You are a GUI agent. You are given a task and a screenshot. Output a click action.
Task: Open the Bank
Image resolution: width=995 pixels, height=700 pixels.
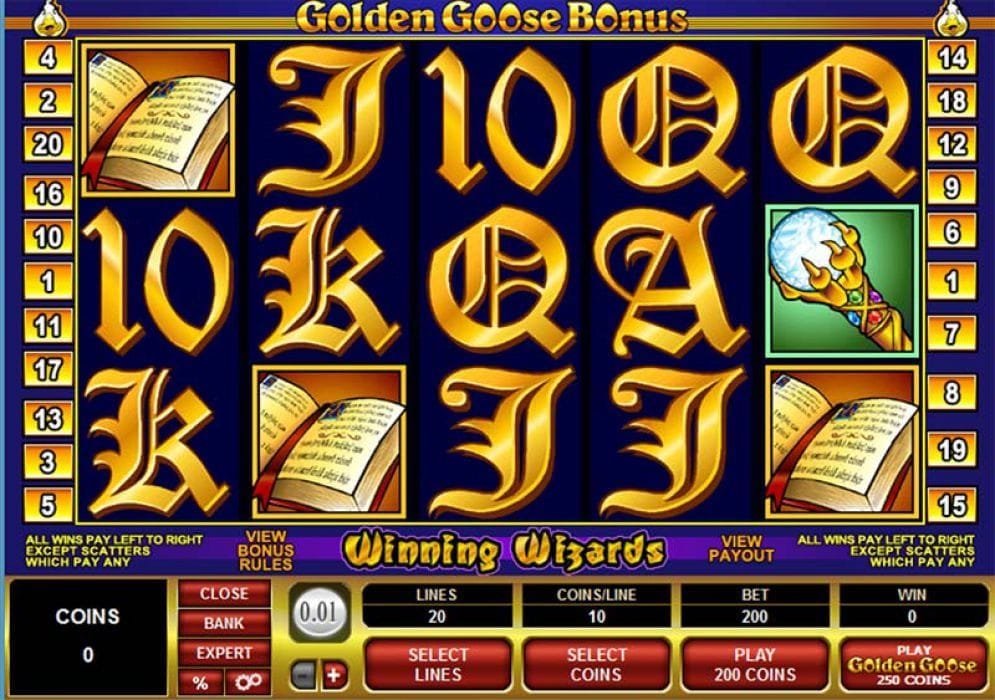pos(223,624)
